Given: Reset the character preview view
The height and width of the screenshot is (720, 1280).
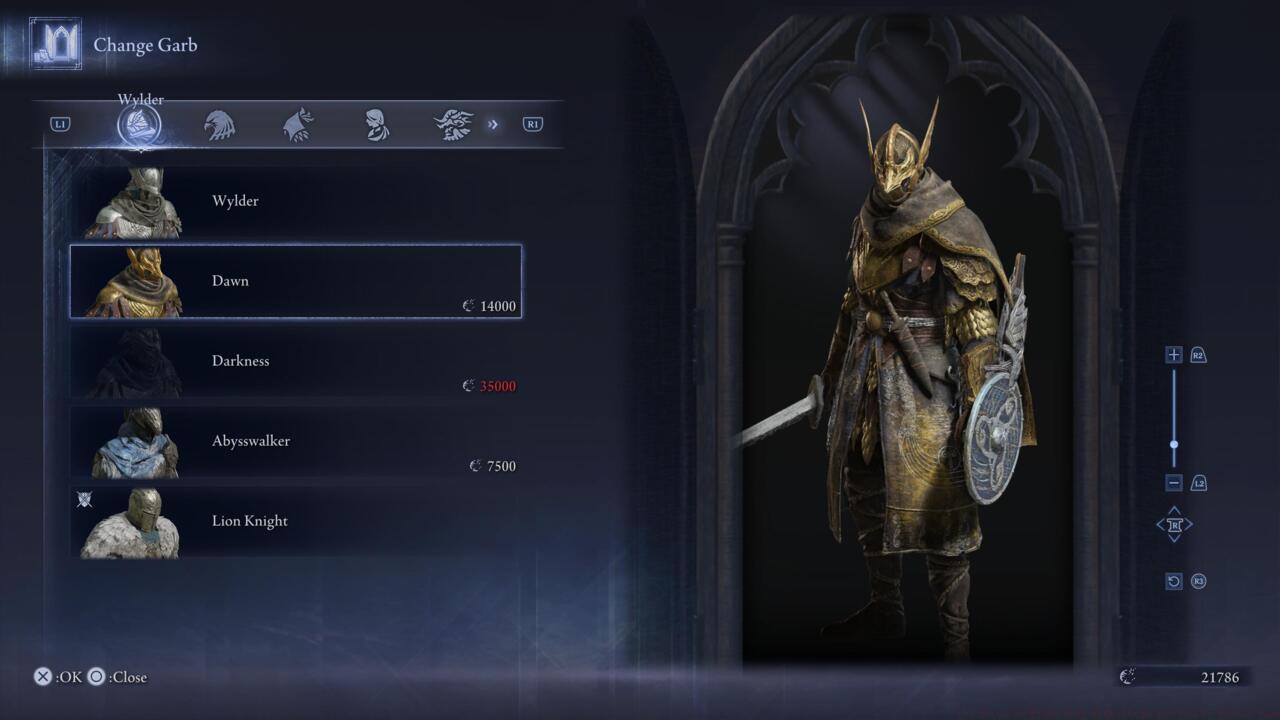Looking at the screenshot, I should pyautogui.click(x=1174, y=581).
